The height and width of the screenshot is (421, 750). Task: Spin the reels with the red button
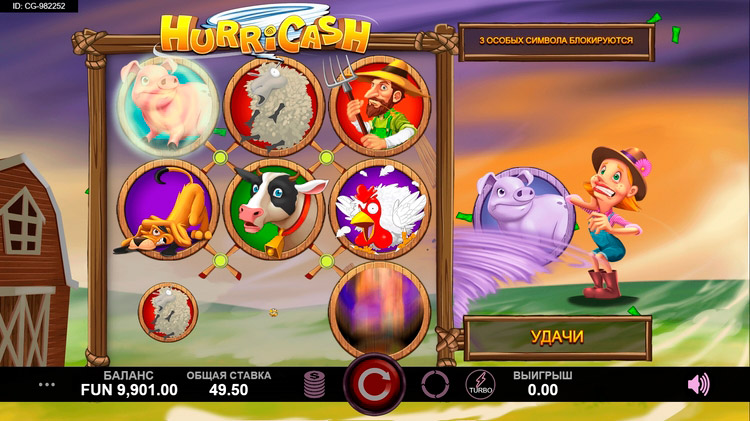[x=374, y=384]
